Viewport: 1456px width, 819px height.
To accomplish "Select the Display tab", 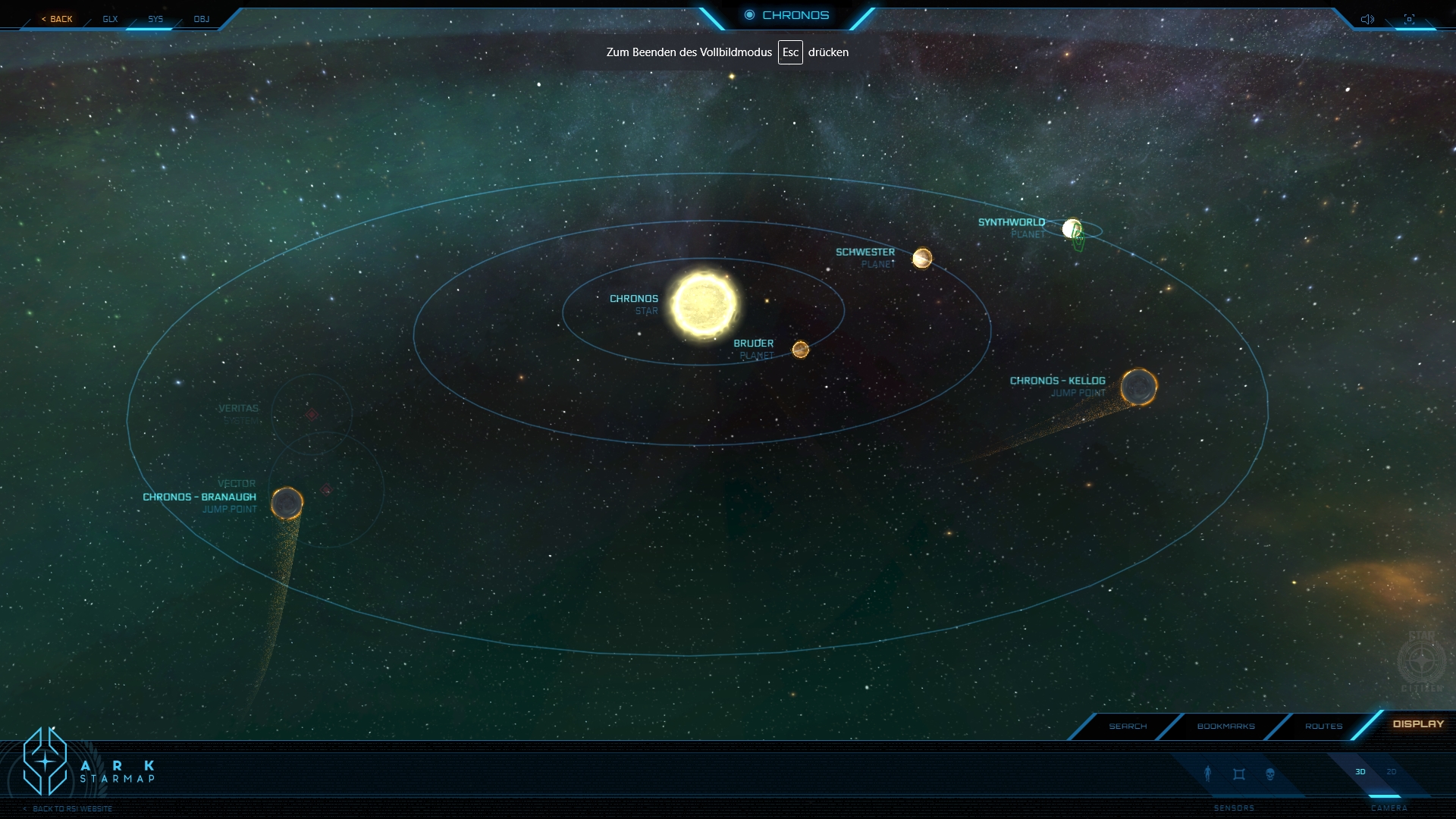I will [1418, 723].
